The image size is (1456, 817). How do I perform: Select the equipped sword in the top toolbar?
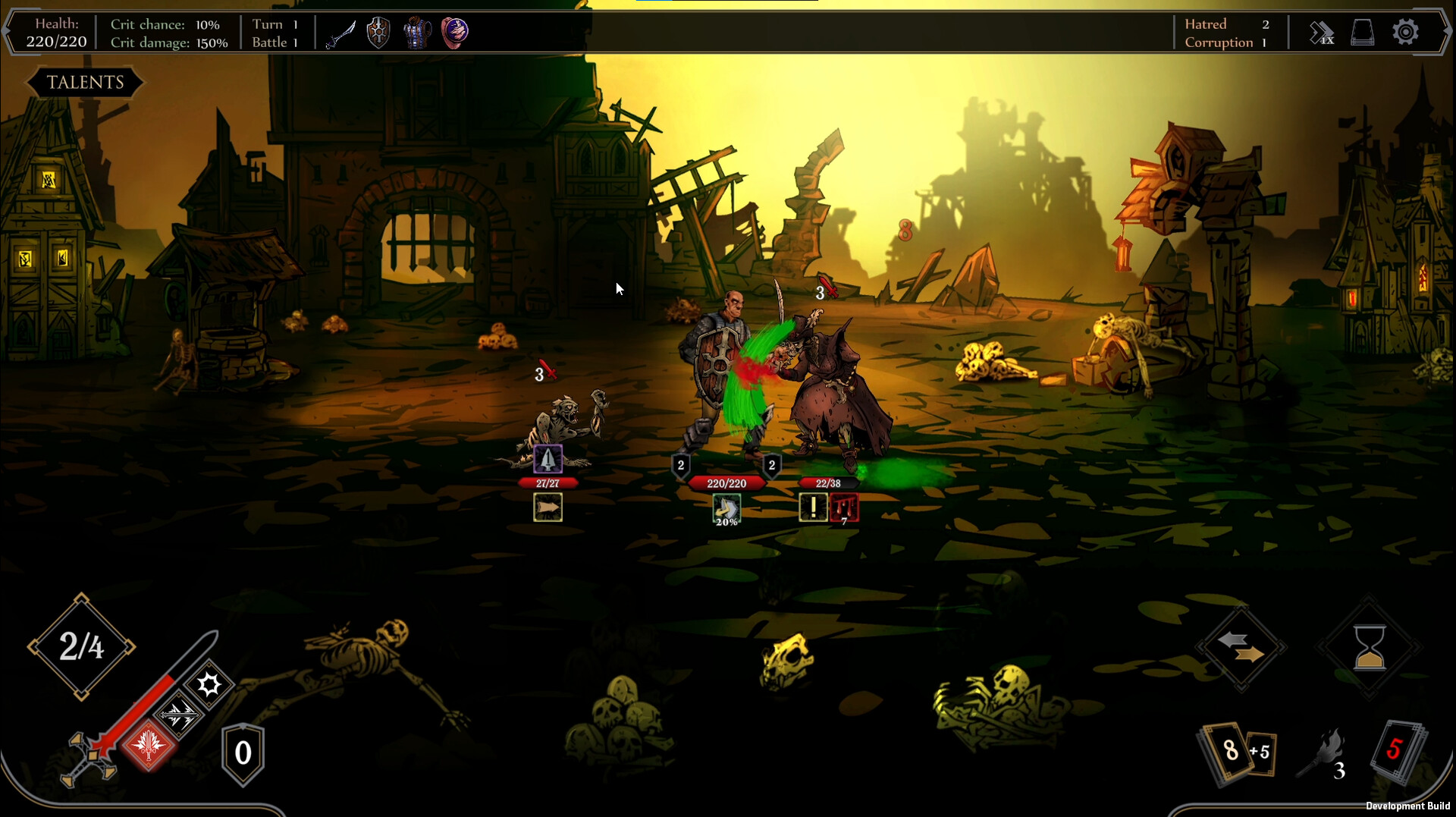point(340,32)
